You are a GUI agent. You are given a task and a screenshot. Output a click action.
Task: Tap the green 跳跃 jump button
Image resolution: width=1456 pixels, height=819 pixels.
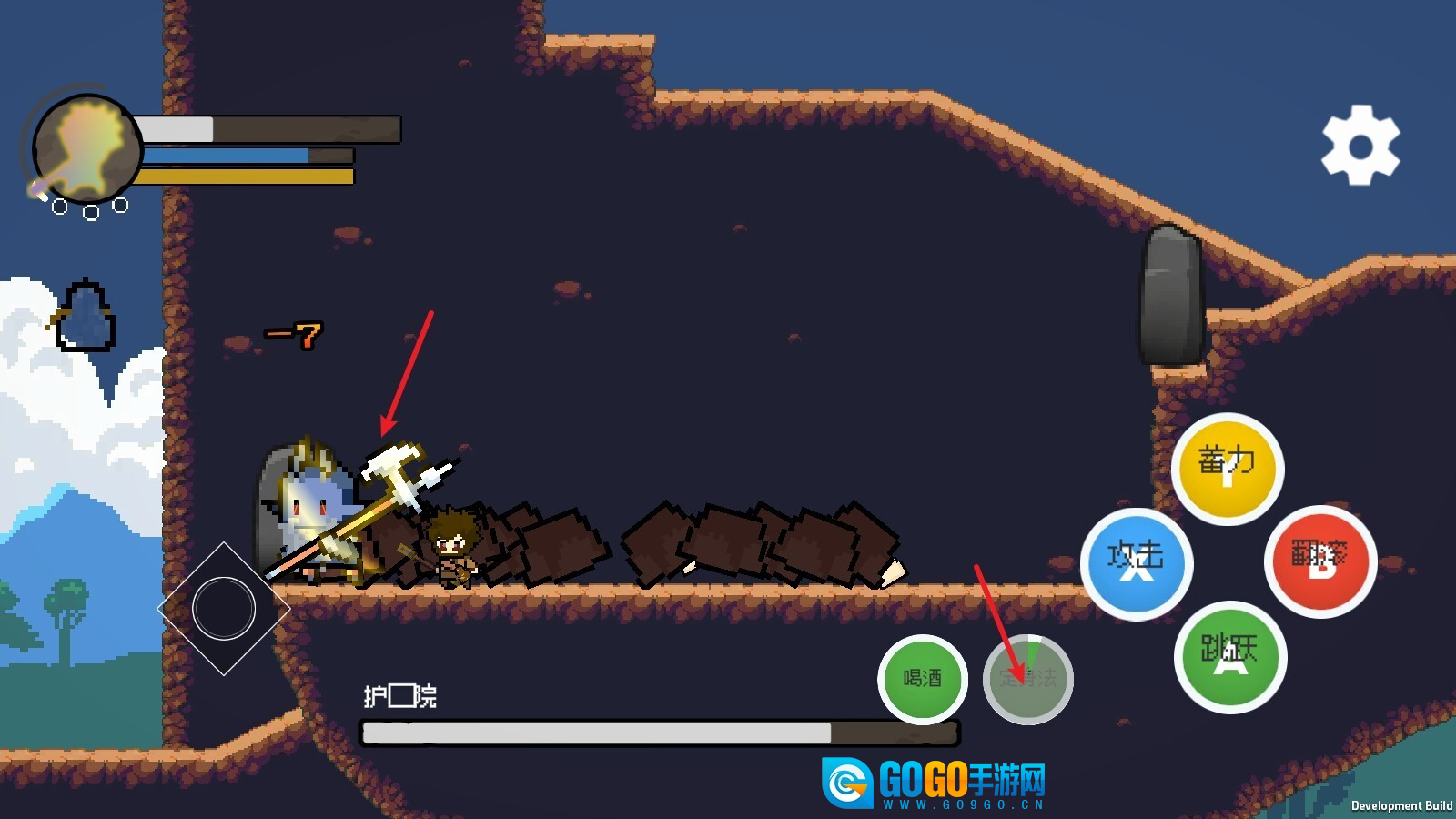coord(1230,657)
